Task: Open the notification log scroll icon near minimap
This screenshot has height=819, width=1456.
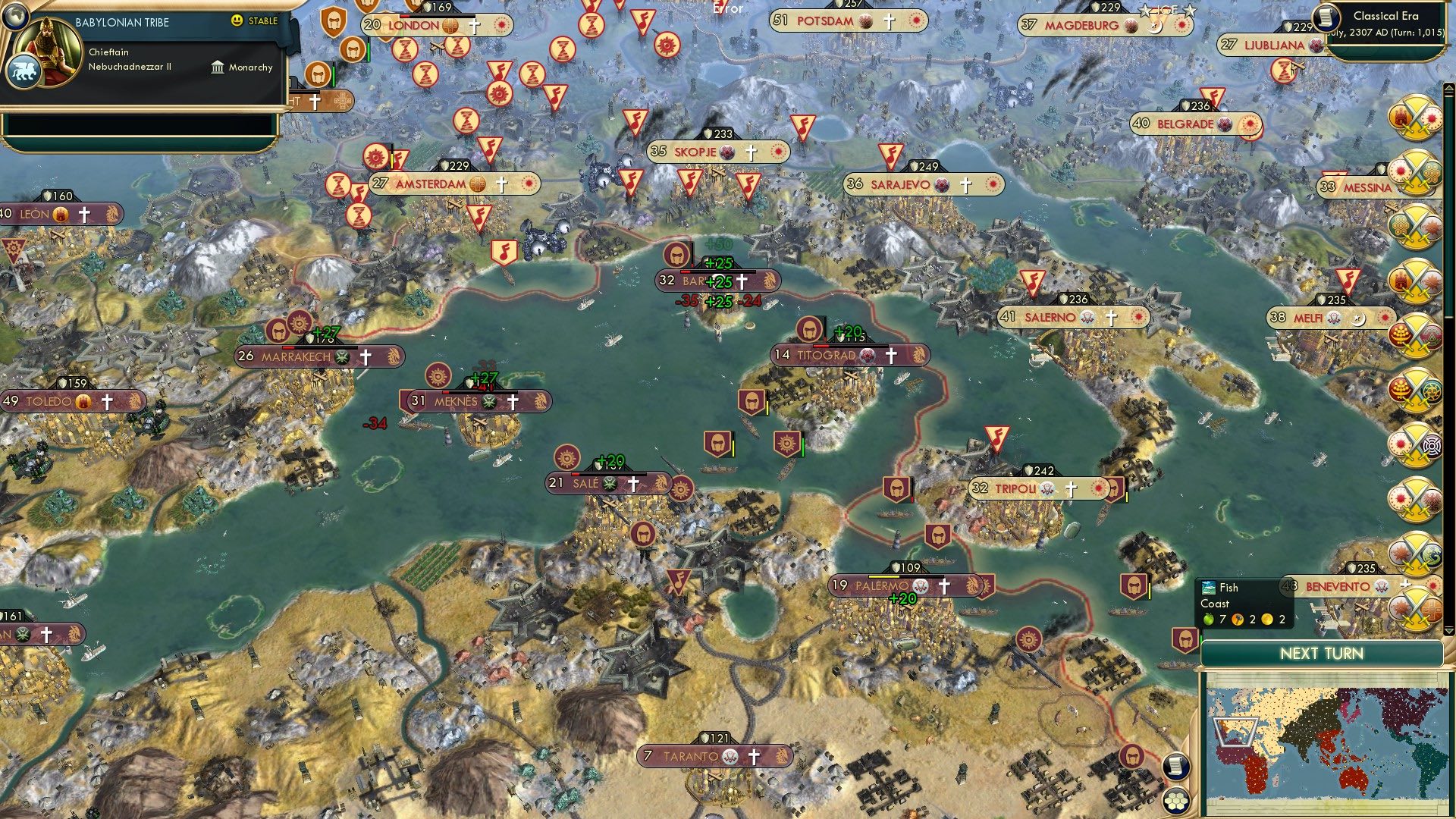Action: tap(1177, 767)
